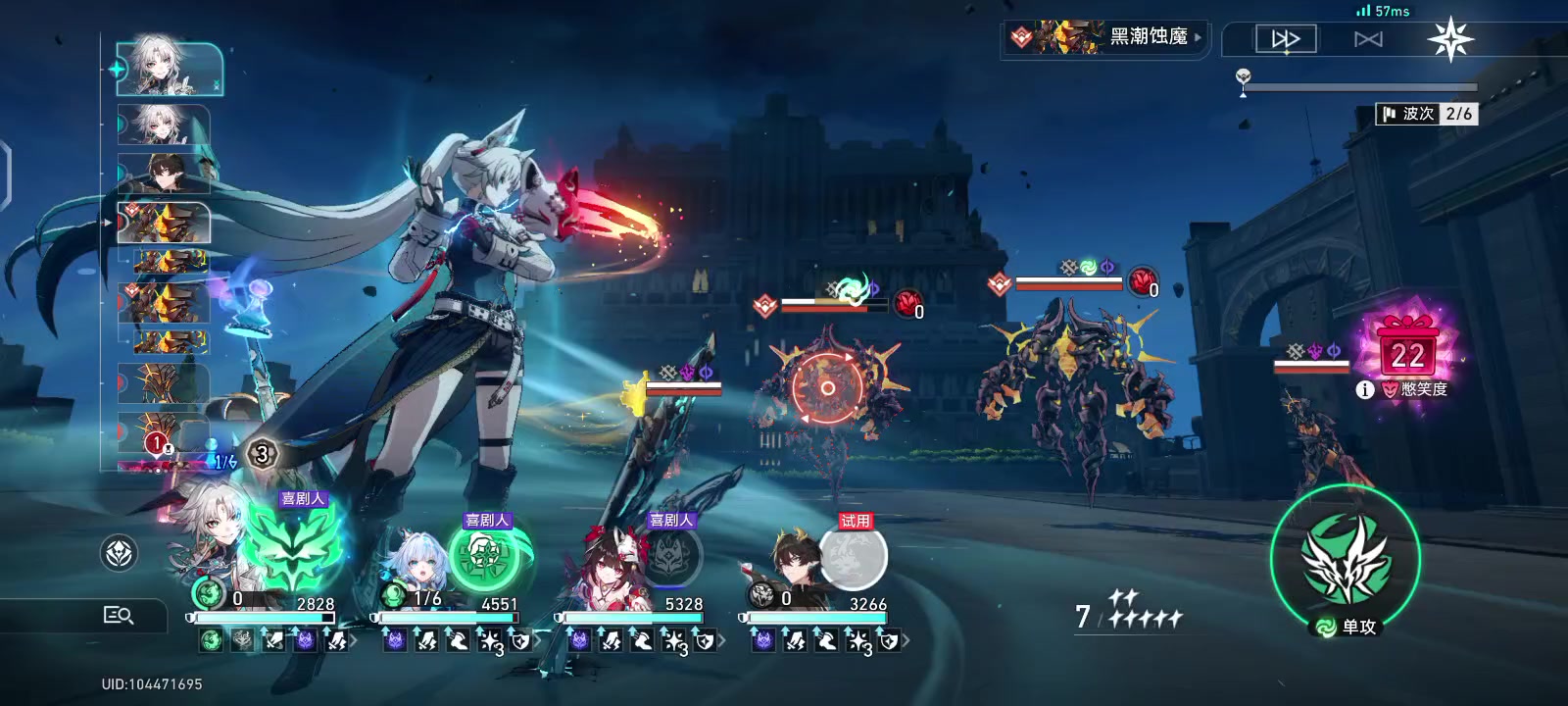Click the pink gift box counter
Image resolution: width=1568 pixels, height=706 pixels.
point(1407,348)
